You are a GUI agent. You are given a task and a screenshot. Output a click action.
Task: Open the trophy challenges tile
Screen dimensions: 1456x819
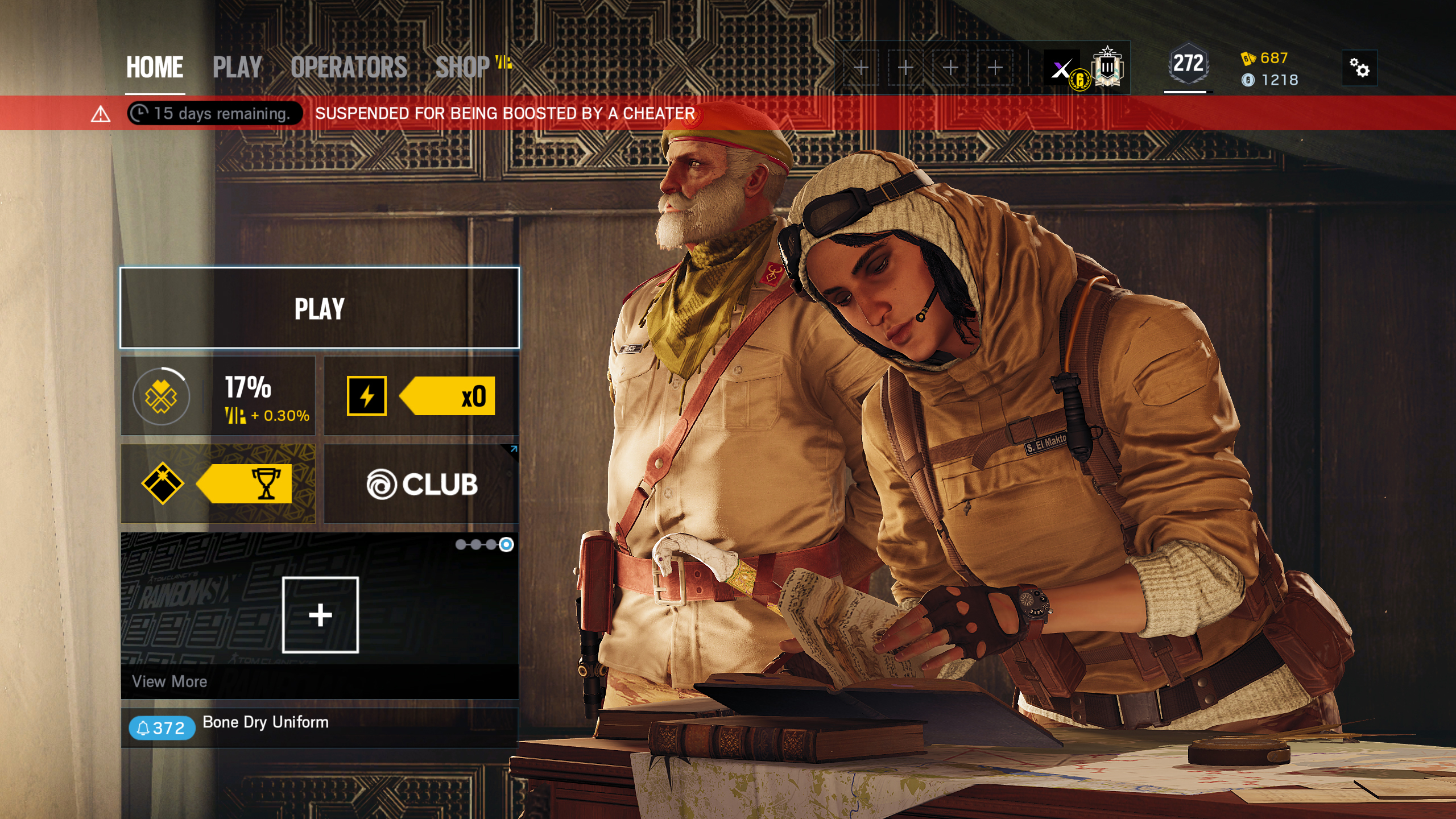pos(218,484)
